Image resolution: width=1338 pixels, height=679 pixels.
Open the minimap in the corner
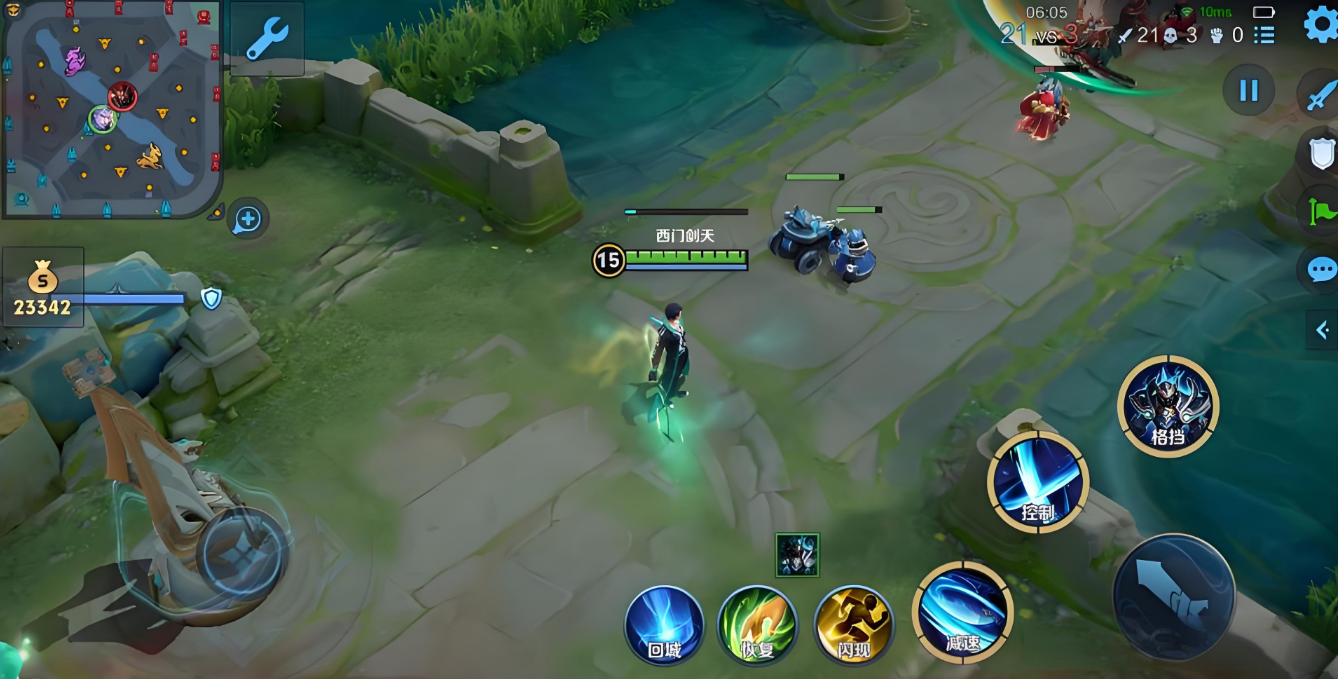[x=110, y=108]
